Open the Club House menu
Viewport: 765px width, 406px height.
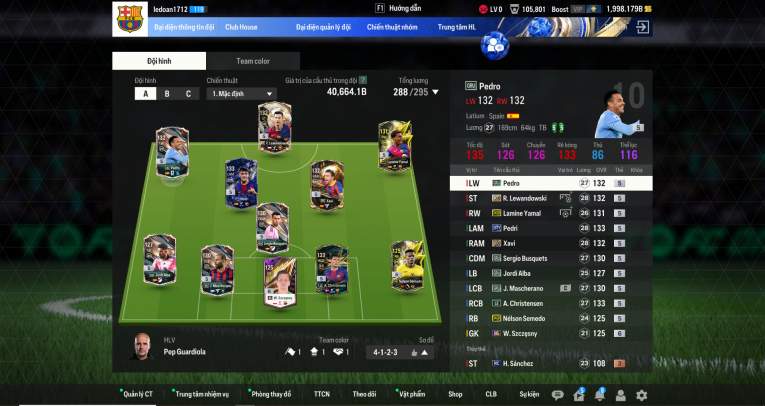(243, 27)
